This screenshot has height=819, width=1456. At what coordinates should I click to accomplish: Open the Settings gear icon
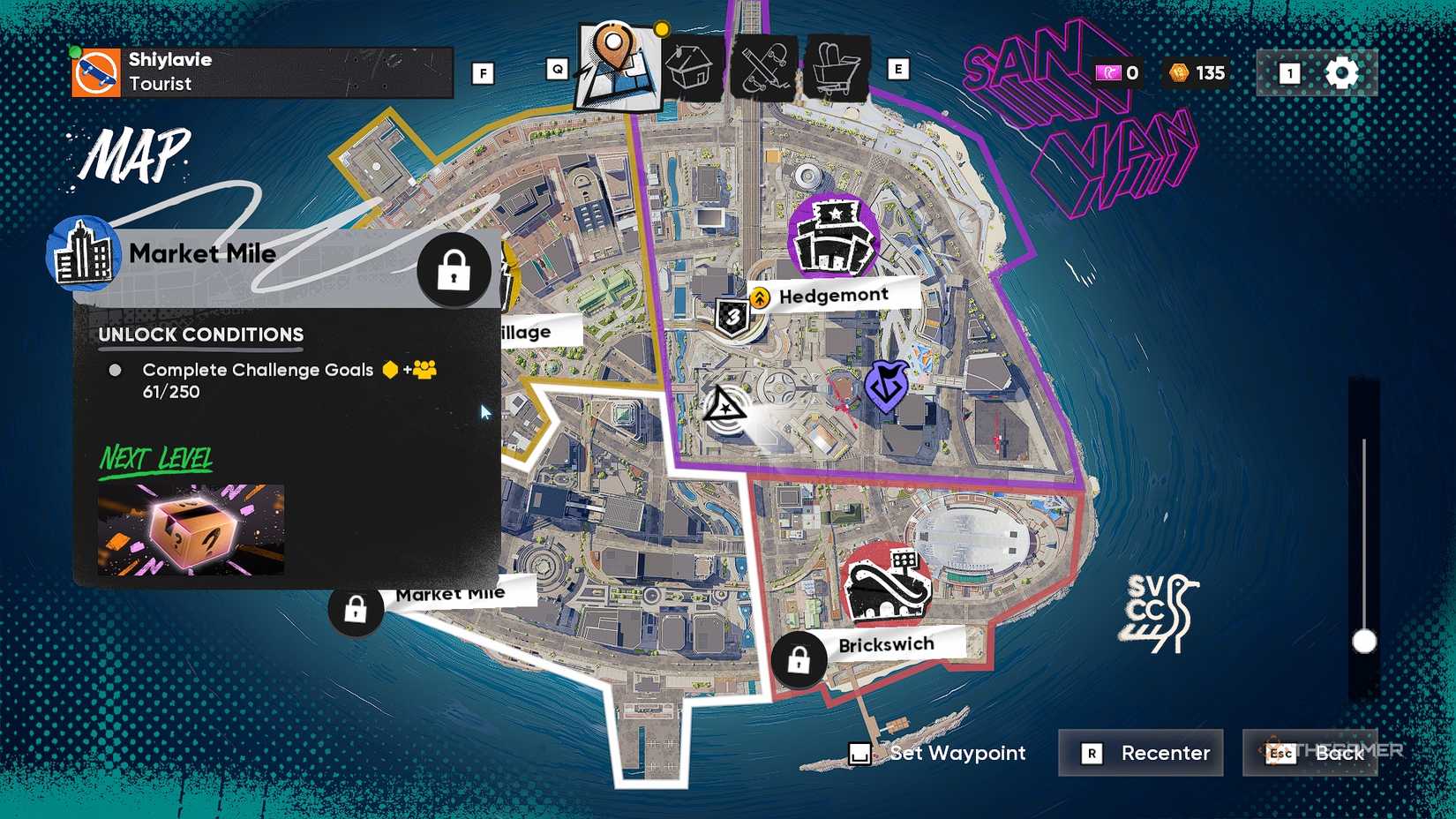1343,73
